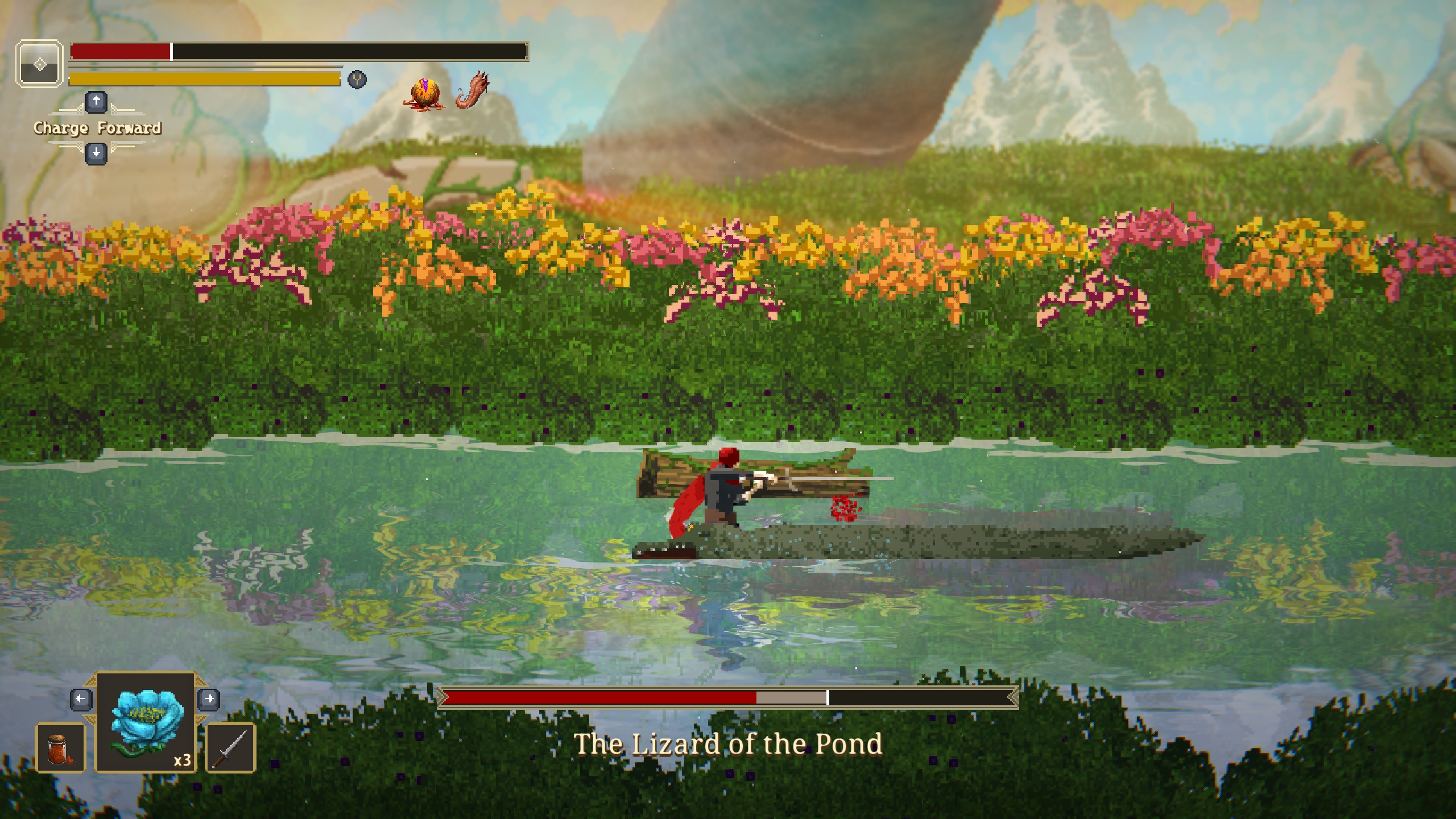Activate the Charge Forward ability

pyautogui.click(x=97, y=128)
